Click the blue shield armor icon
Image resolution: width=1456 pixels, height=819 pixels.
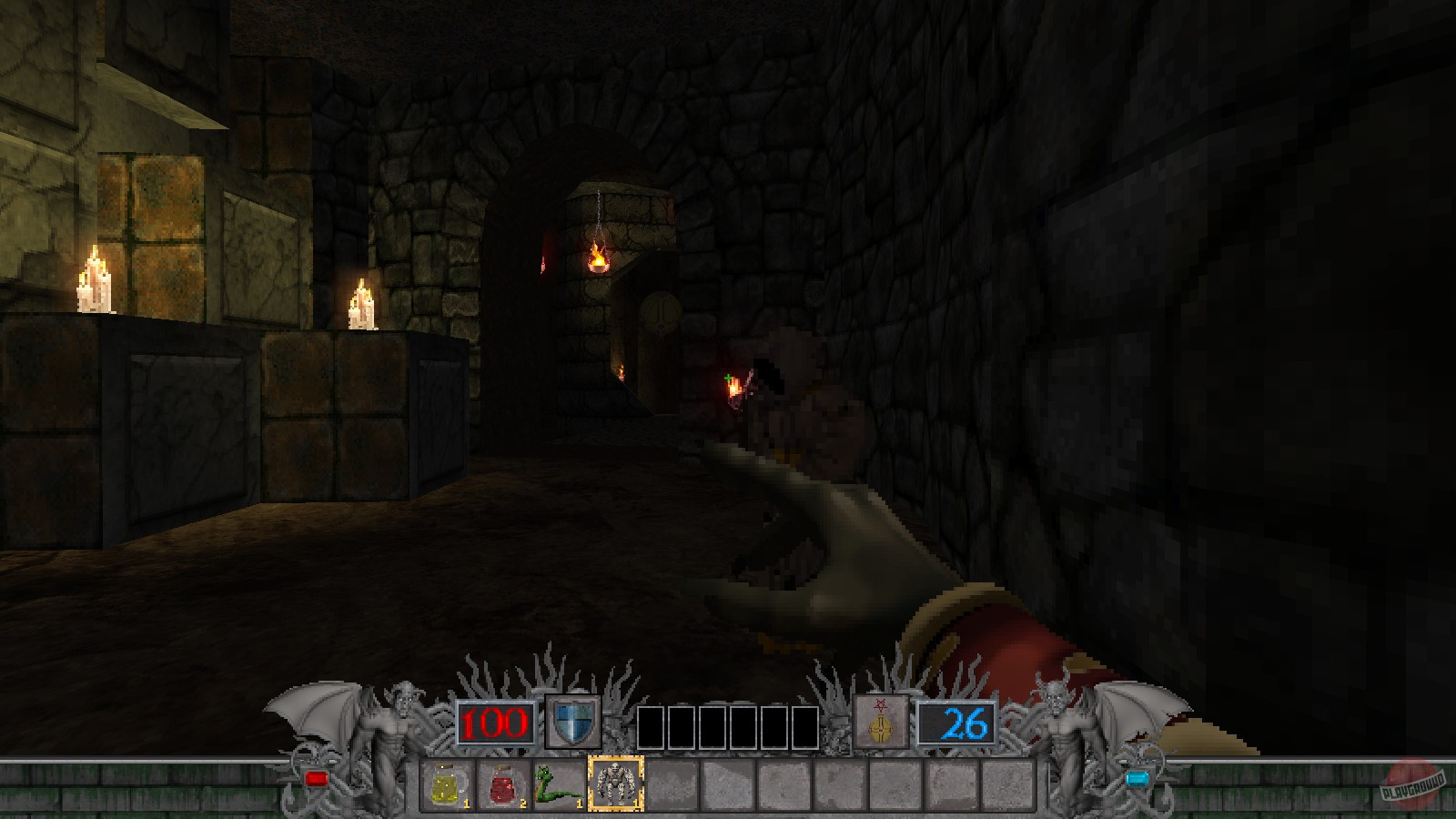click(572, 722)
